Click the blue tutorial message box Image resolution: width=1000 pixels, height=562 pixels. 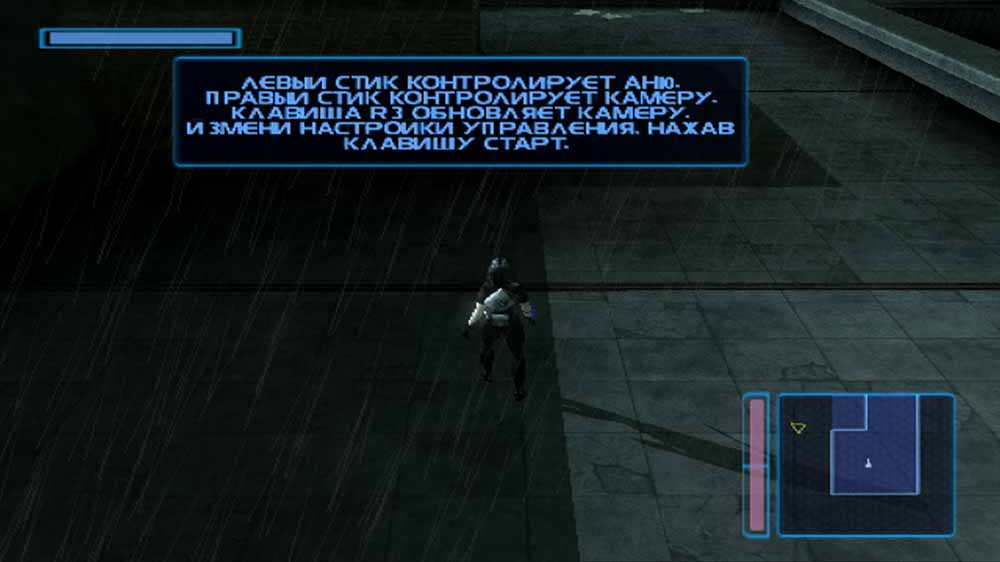pyautogui.click(x=460, y=111)
